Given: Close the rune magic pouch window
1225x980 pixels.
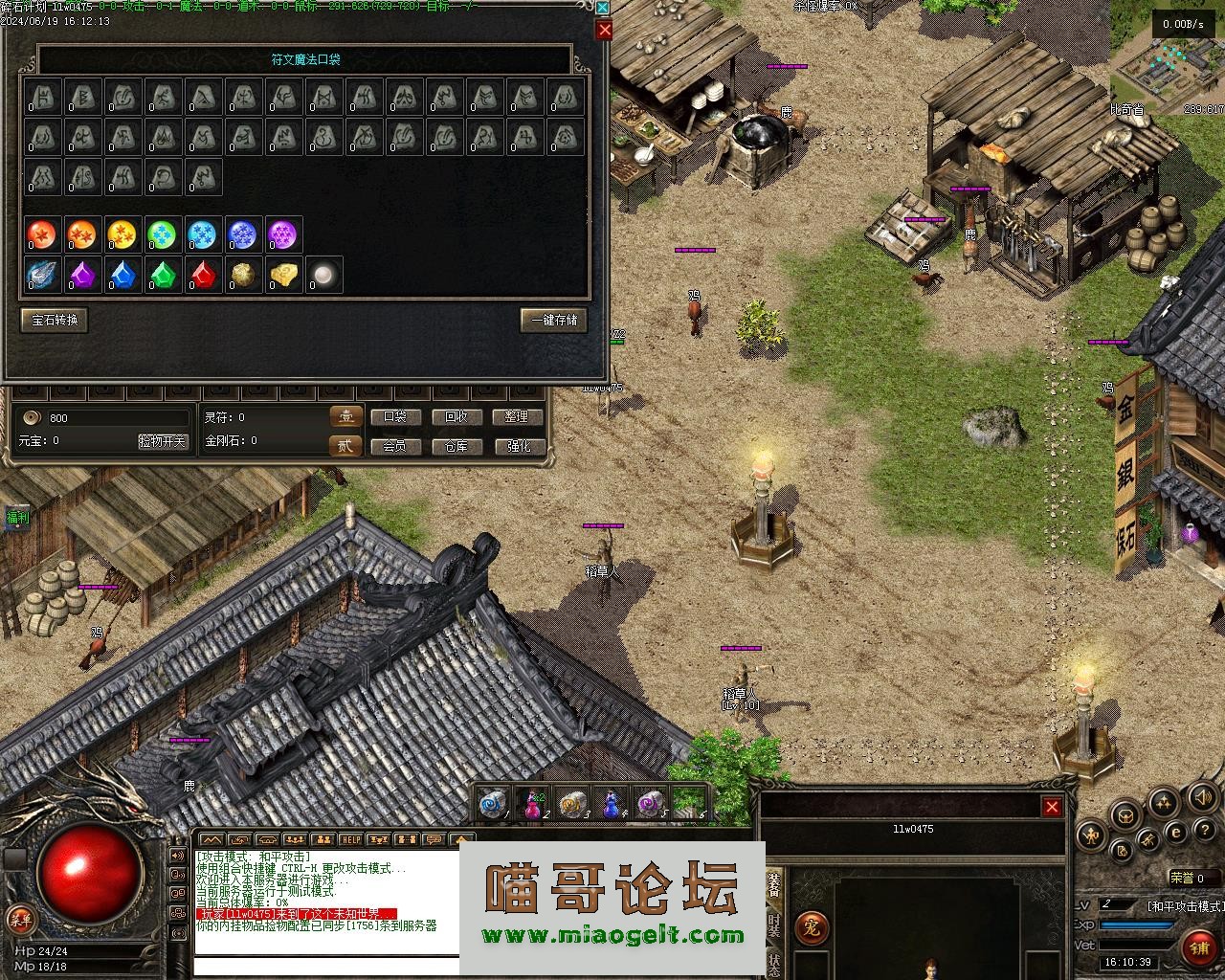Looking at the screenshot, I should 604,30.
